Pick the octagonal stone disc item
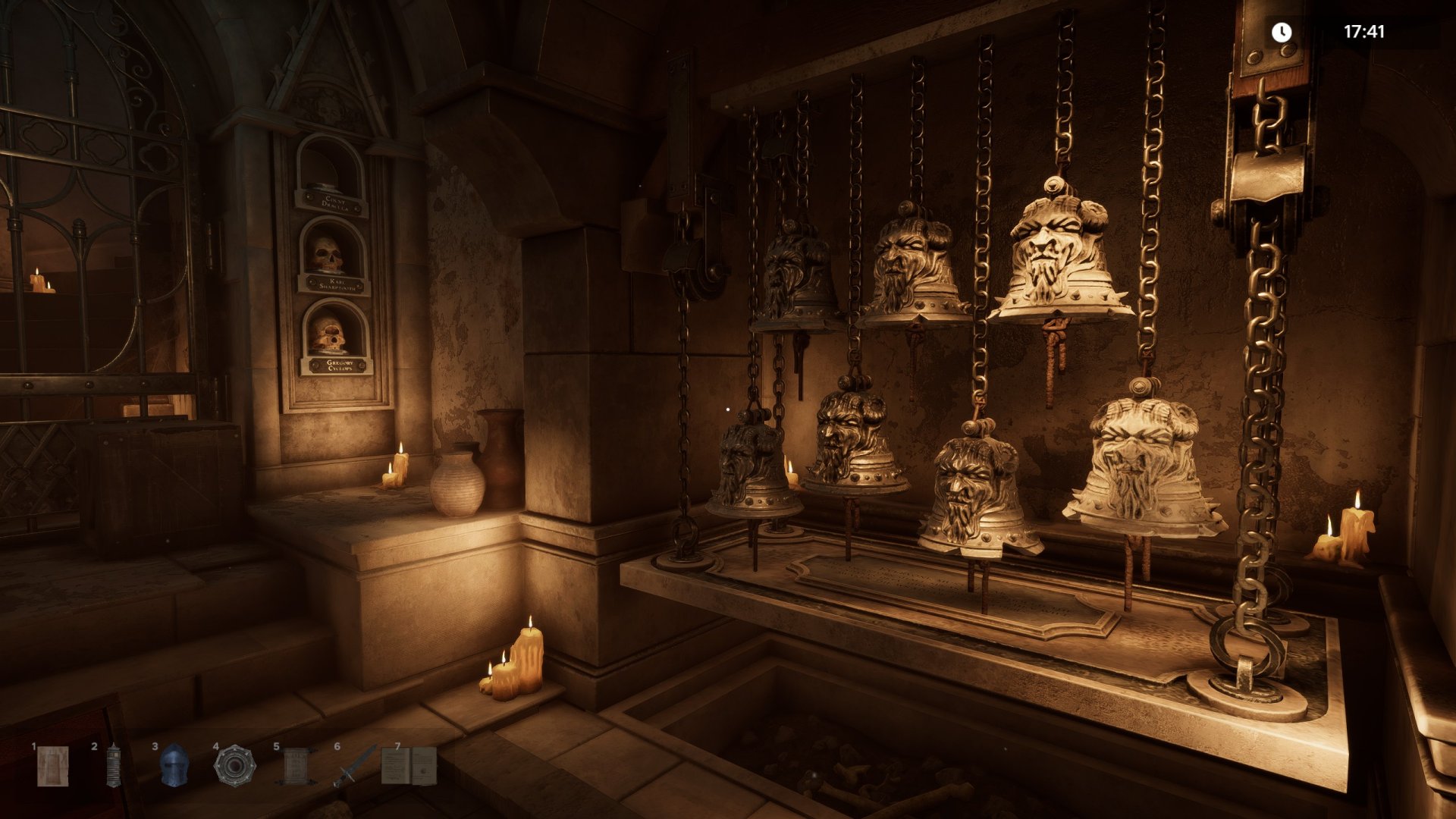The height and width of the screenshot is (819, 1456). tap(234, 766)
